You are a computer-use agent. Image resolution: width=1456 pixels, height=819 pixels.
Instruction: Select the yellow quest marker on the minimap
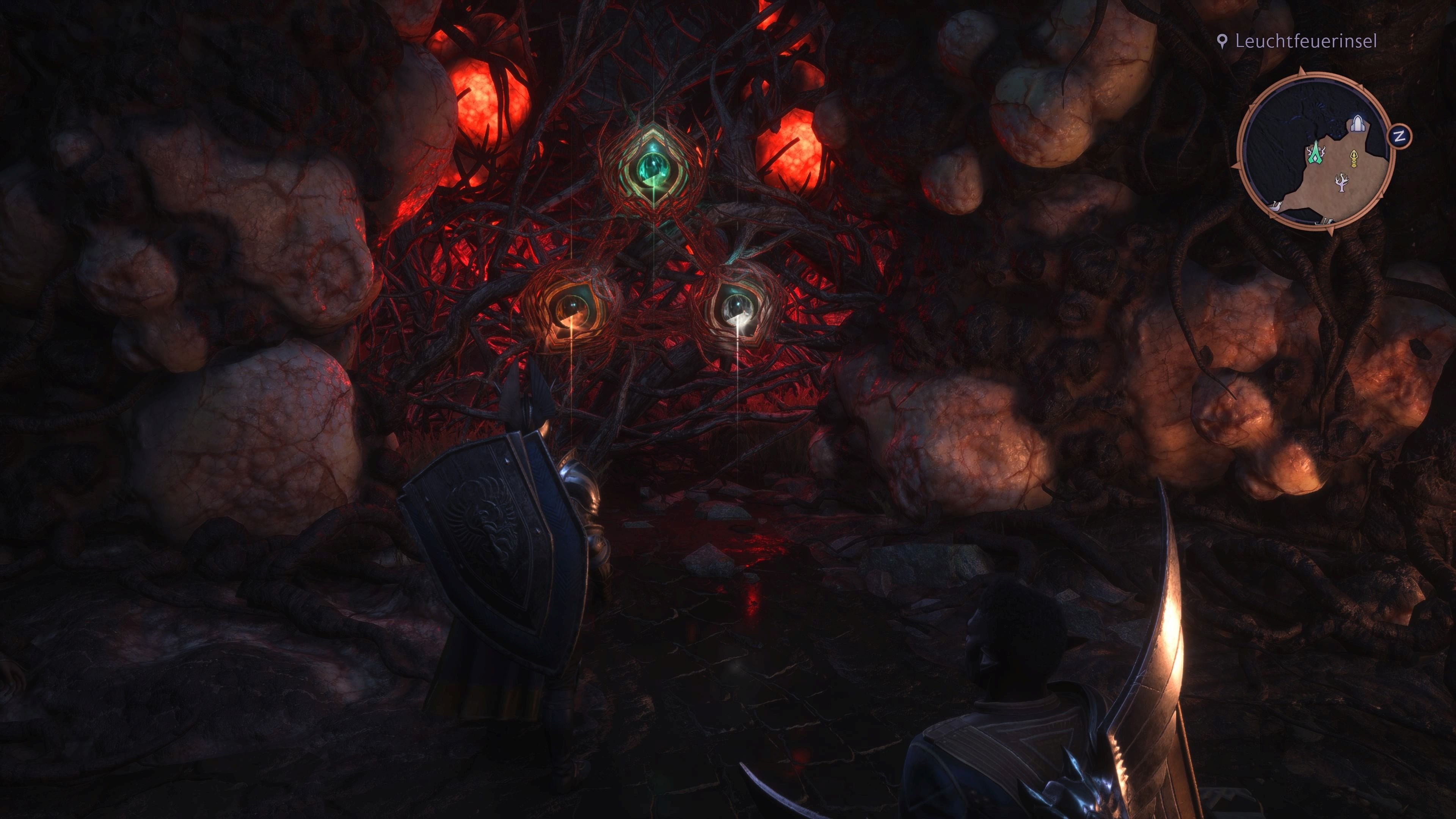coord(1354,159)
